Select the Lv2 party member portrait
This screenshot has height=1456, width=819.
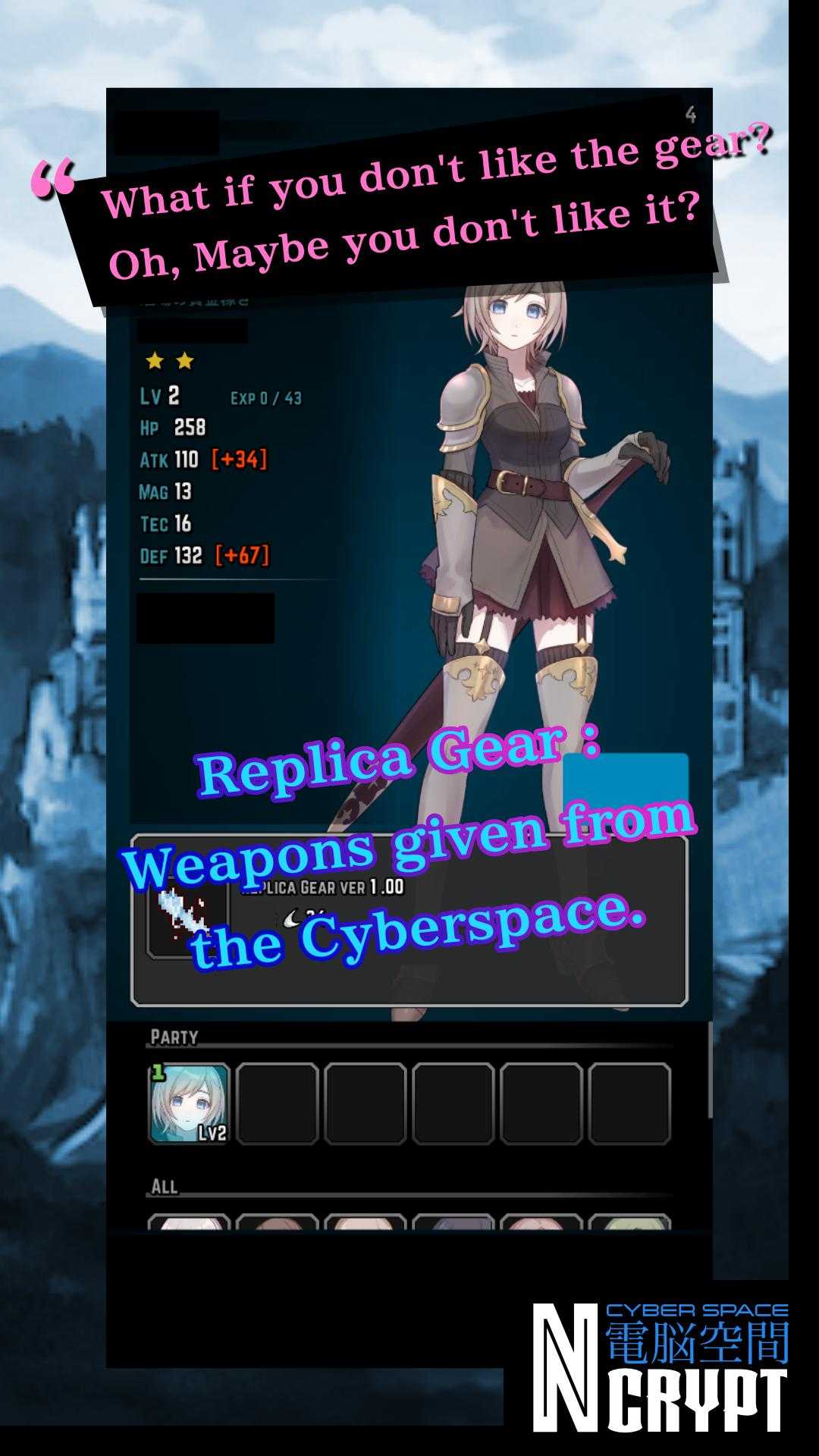[189, 1103]
